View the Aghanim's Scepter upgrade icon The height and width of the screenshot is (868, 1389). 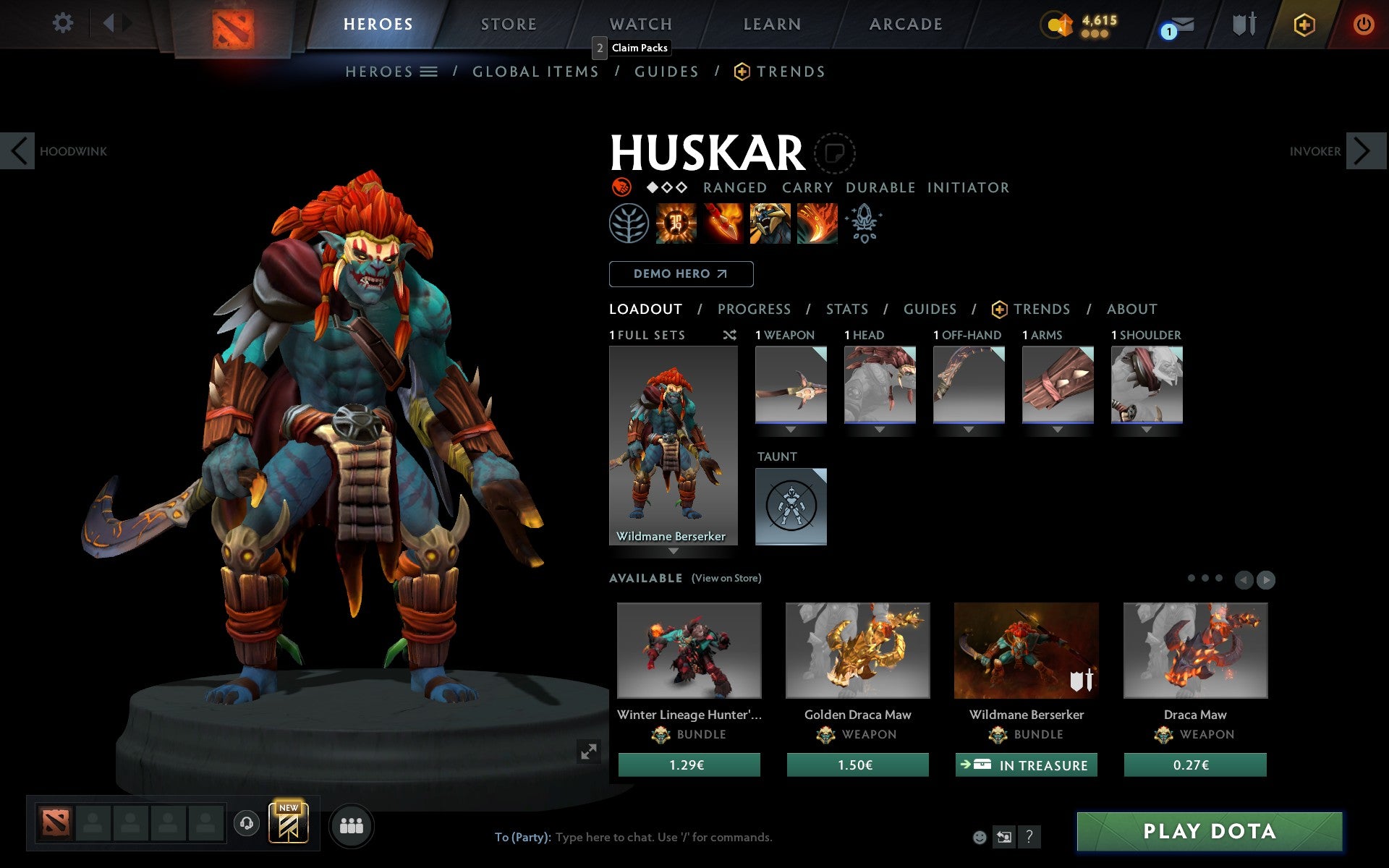tap(863, 224)
